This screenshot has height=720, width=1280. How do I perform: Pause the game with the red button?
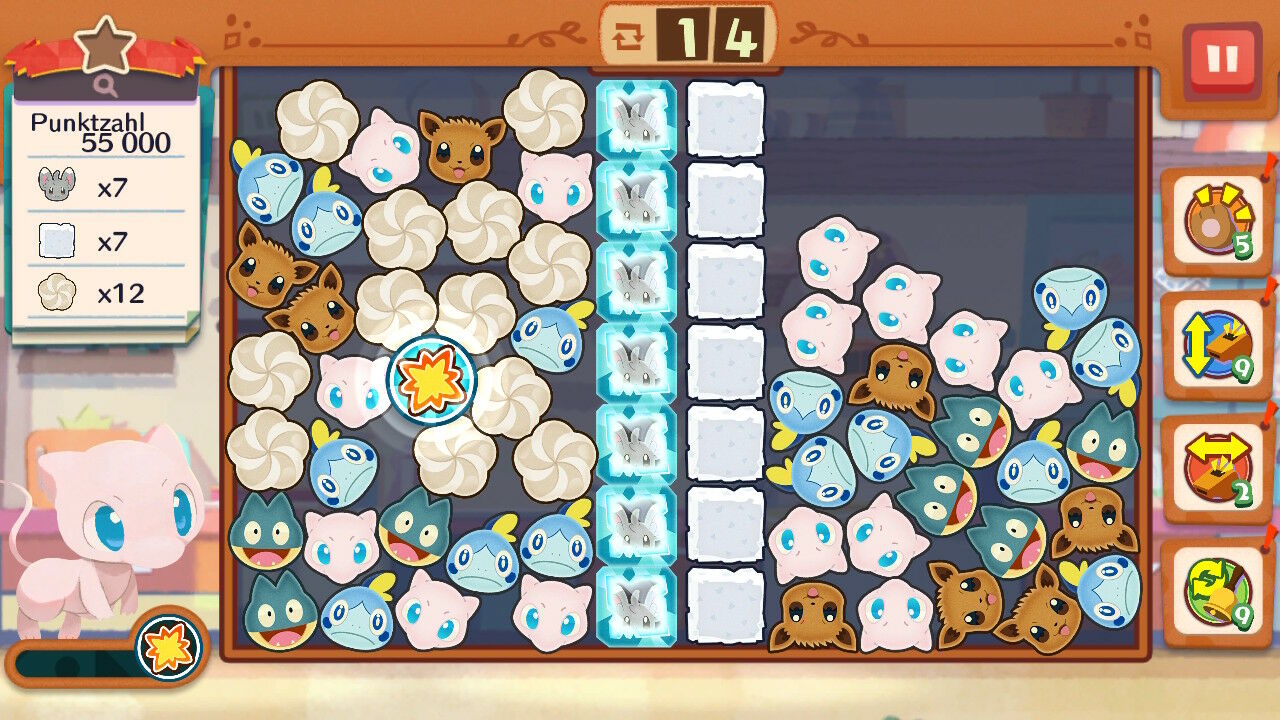tap(1221, 60)
